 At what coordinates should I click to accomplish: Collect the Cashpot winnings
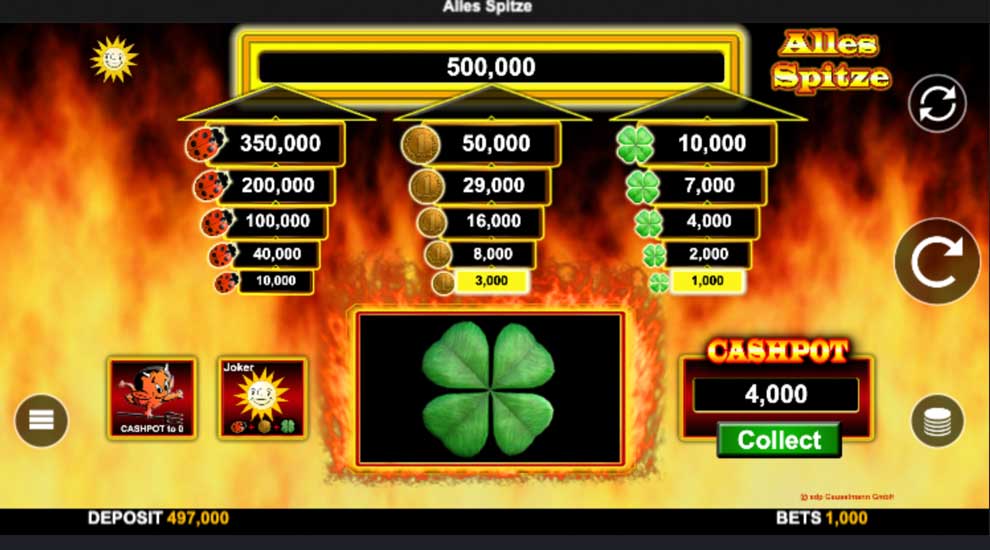click(x=779, y=440)
